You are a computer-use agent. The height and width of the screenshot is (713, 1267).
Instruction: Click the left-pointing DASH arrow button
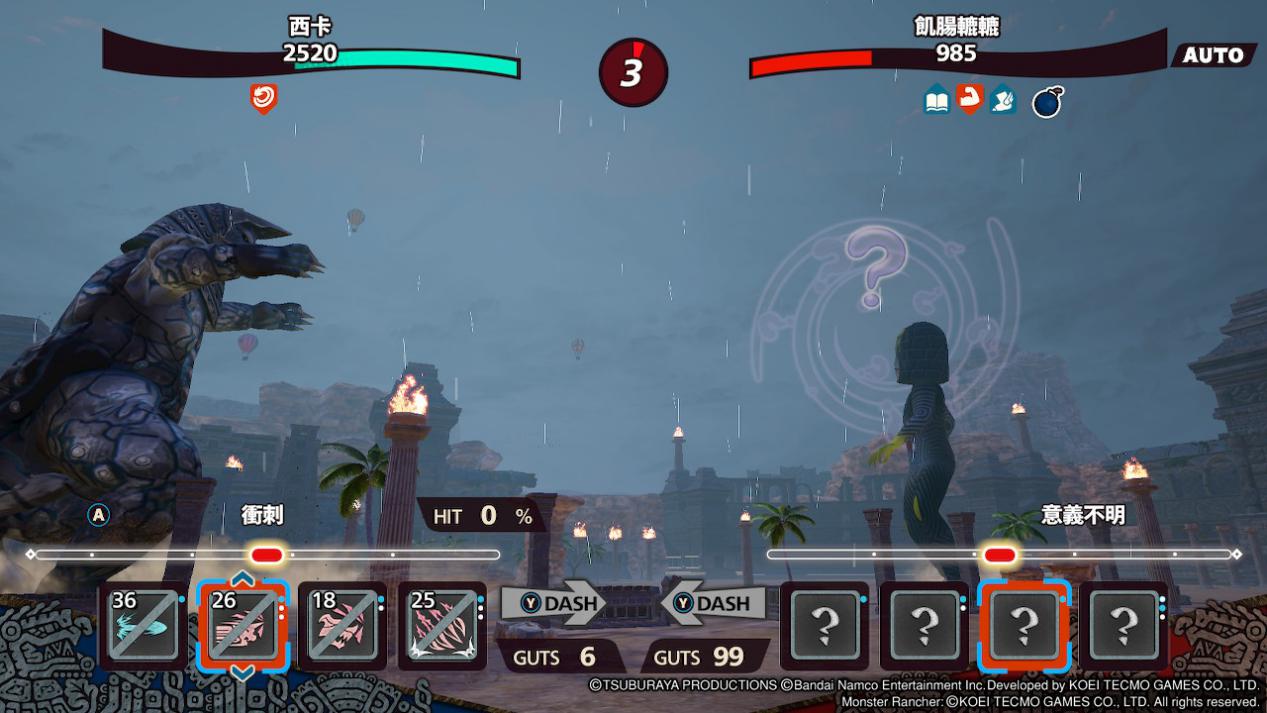712,603
